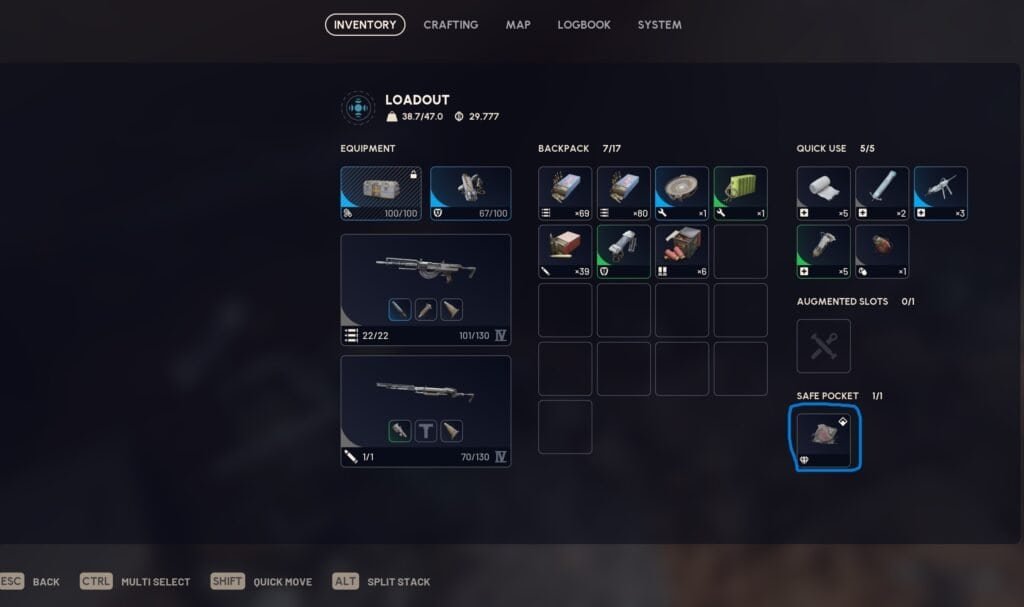The image size is (1024, 607).
Task: Select the locked augment slot showing 100/100
Action: pos(381,193)
